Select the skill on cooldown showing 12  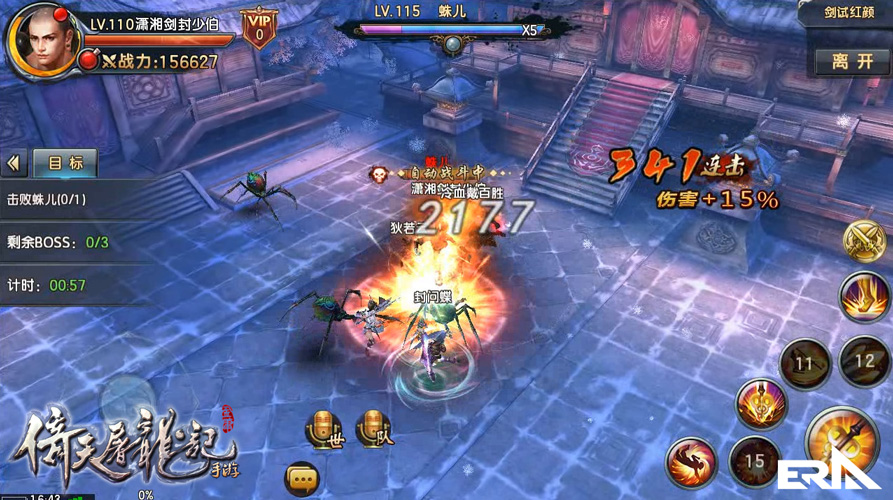pos(863,362)
